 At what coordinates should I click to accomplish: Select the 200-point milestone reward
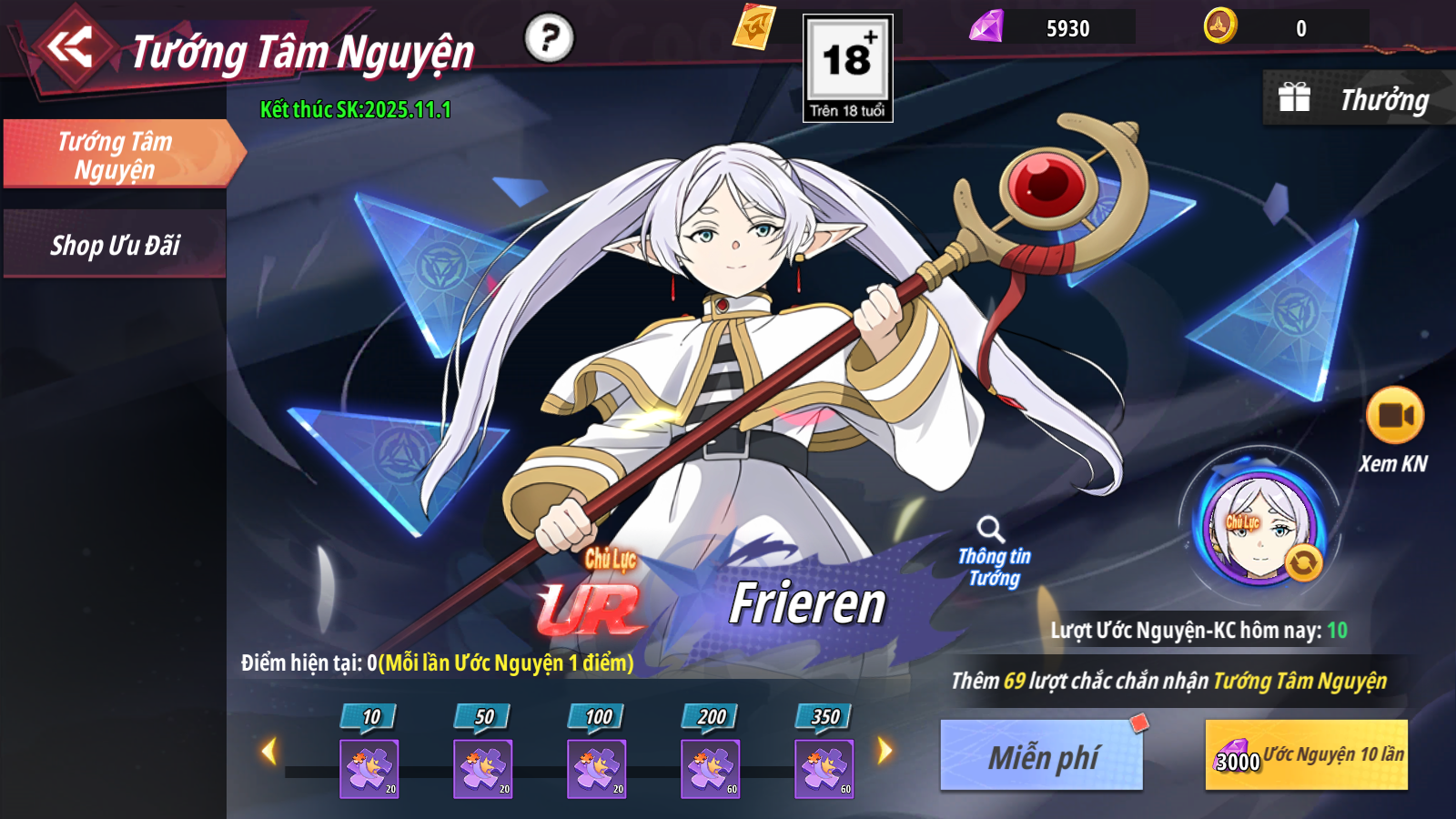point(710,769)
